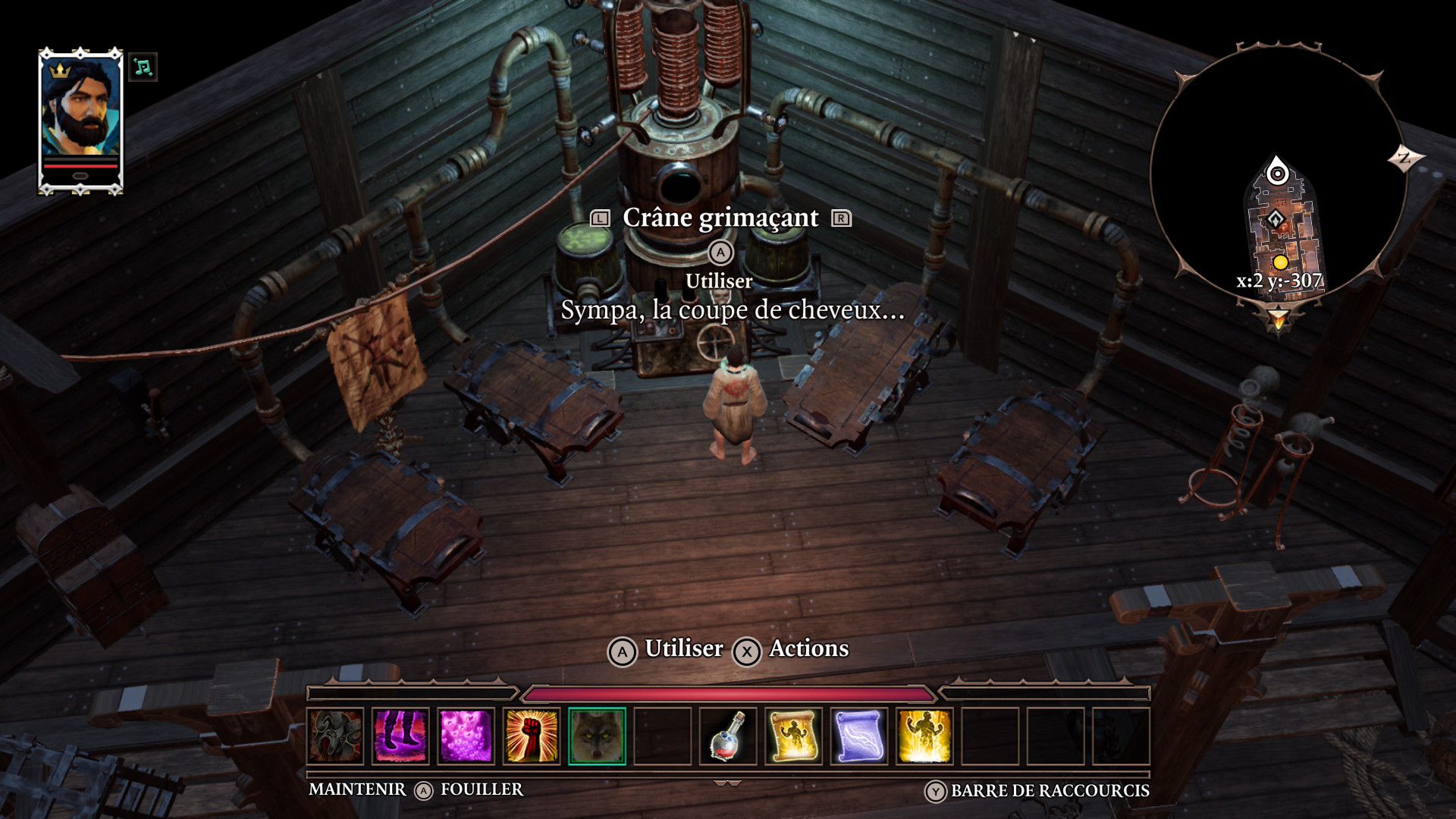Use the round potion flask item

tap(728, 736)
